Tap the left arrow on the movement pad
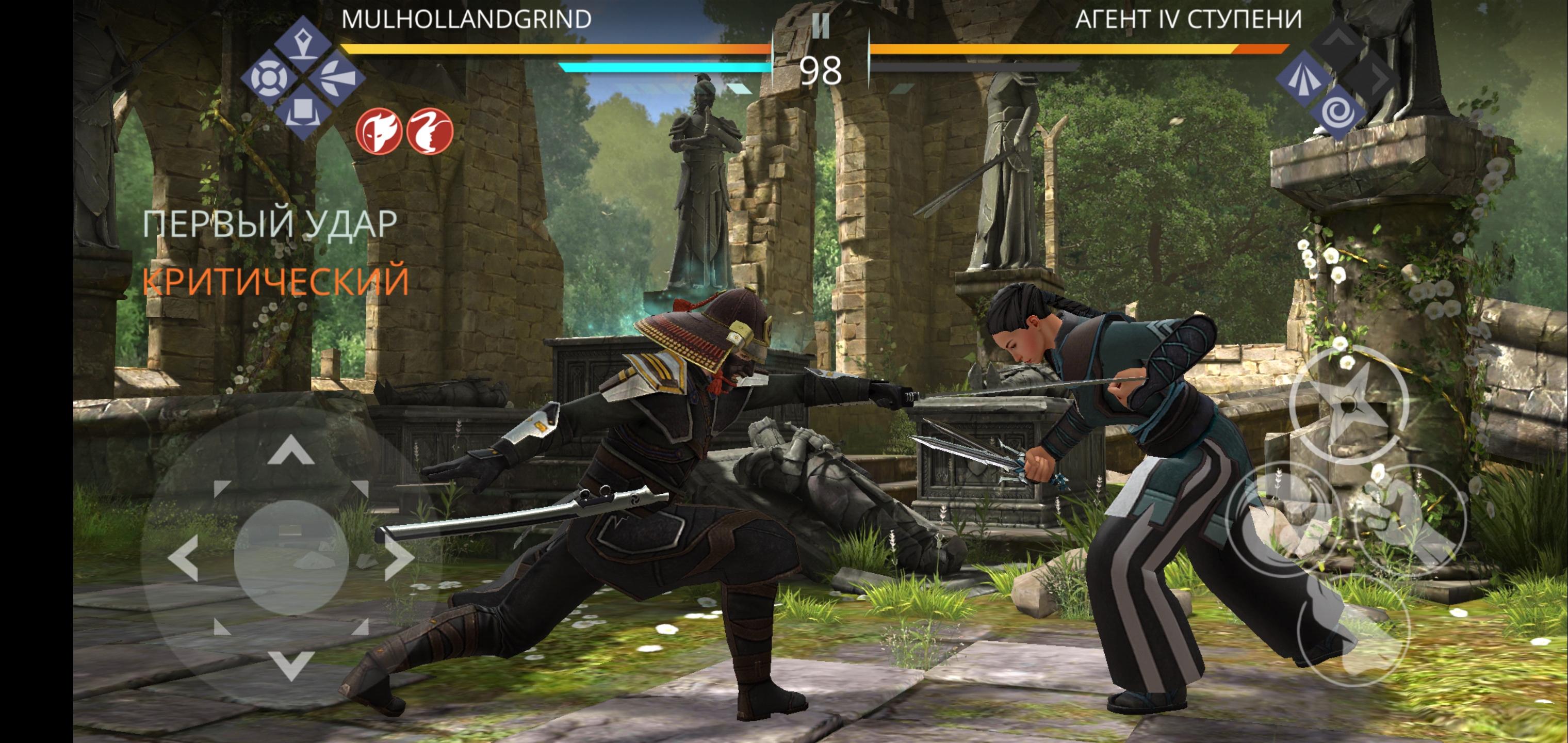The height and width of the screenshot is (743, 1568). [x=183, y=558]
